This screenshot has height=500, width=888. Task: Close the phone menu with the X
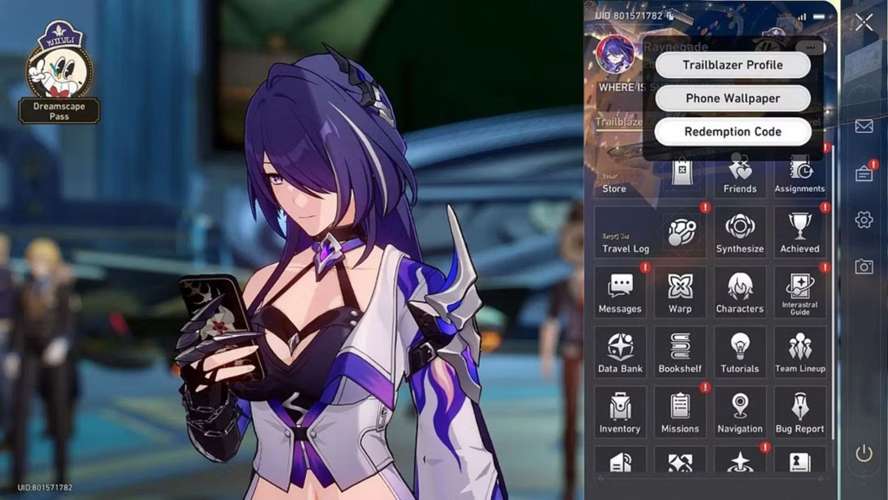pos(864,22)
